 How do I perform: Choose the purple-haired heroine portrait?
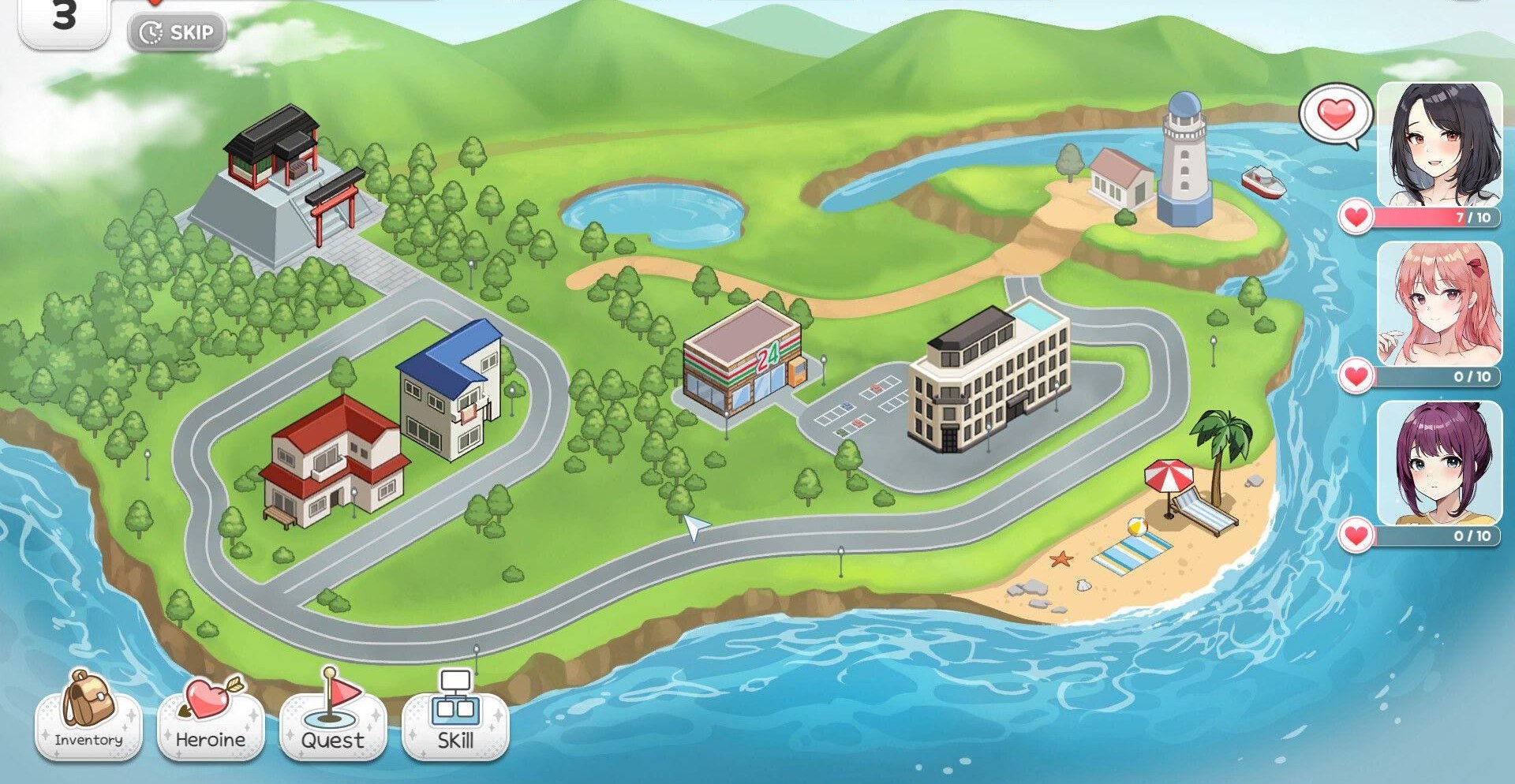pyautogui.click(x=1439, y=463)
